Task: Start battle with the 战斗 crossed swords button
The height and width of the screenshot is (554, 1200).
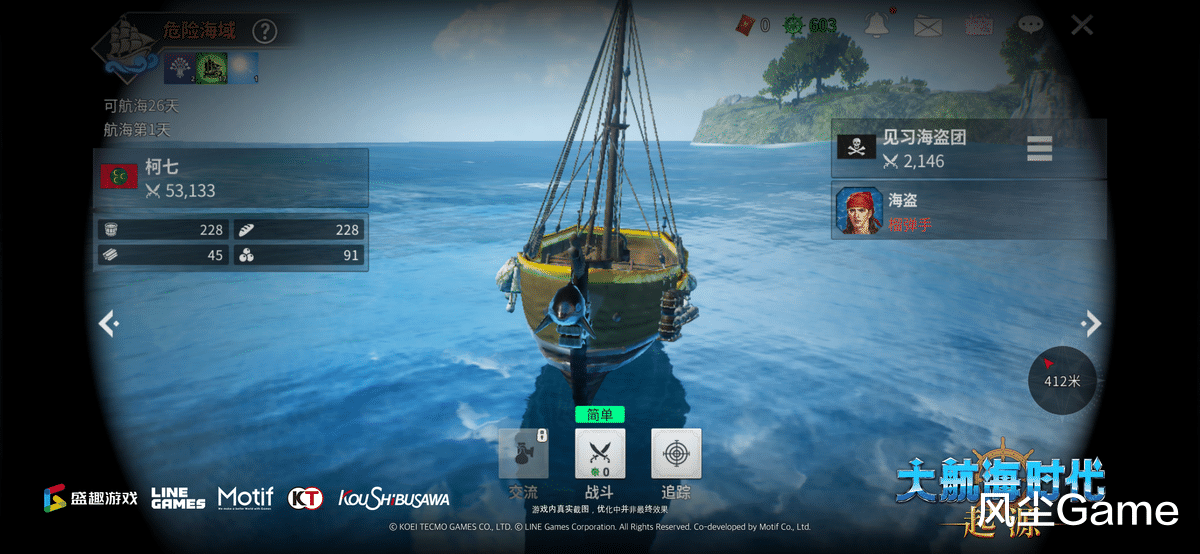Action: (x=600, y=454)
